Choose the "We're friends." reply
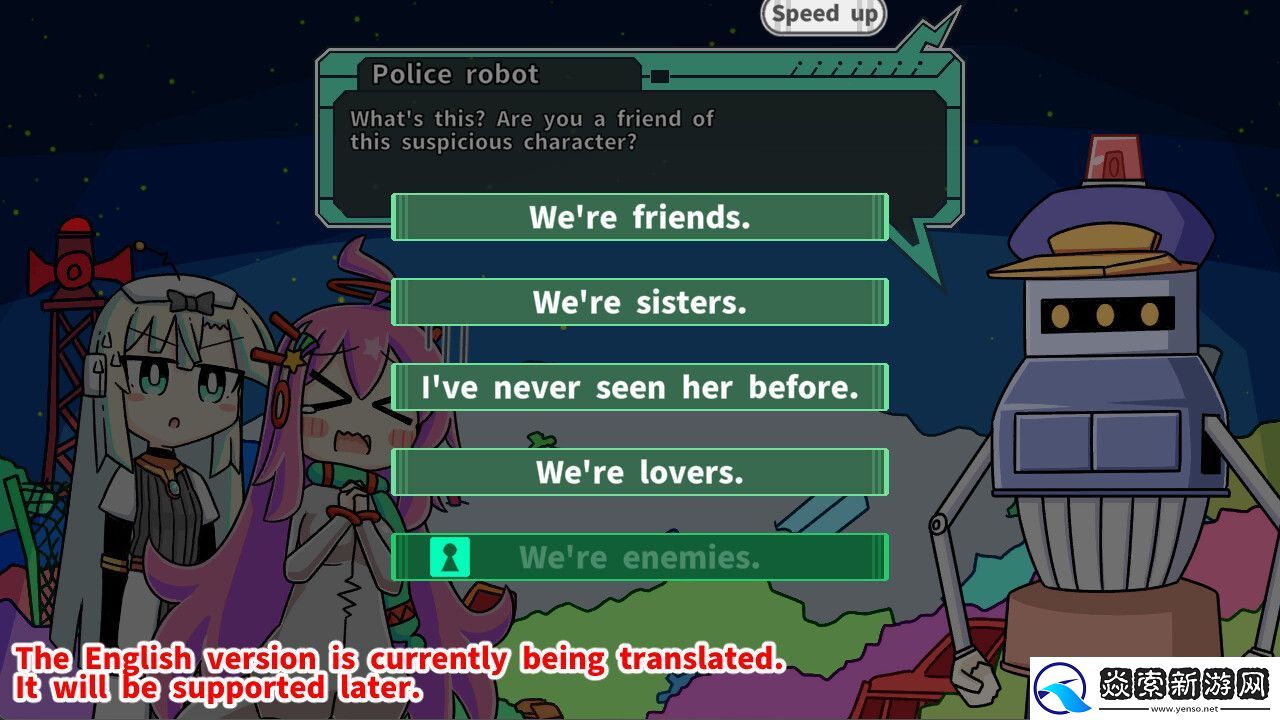This screenshot has height=720, width=1280. pyautogui.click(x=639, y=217)
